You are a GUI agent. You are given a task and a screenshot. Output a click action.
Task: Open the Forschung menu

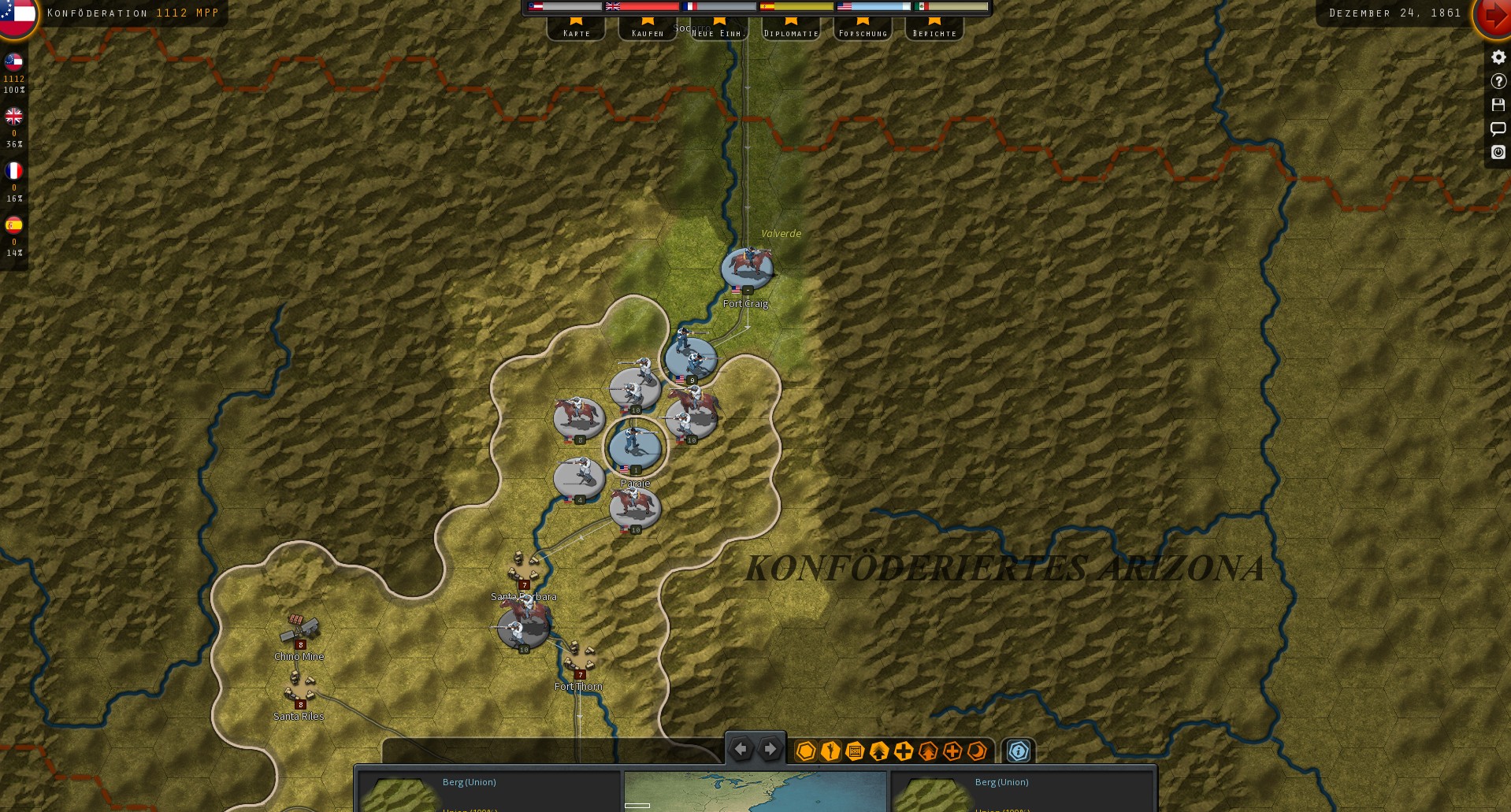tap(863, 32)
